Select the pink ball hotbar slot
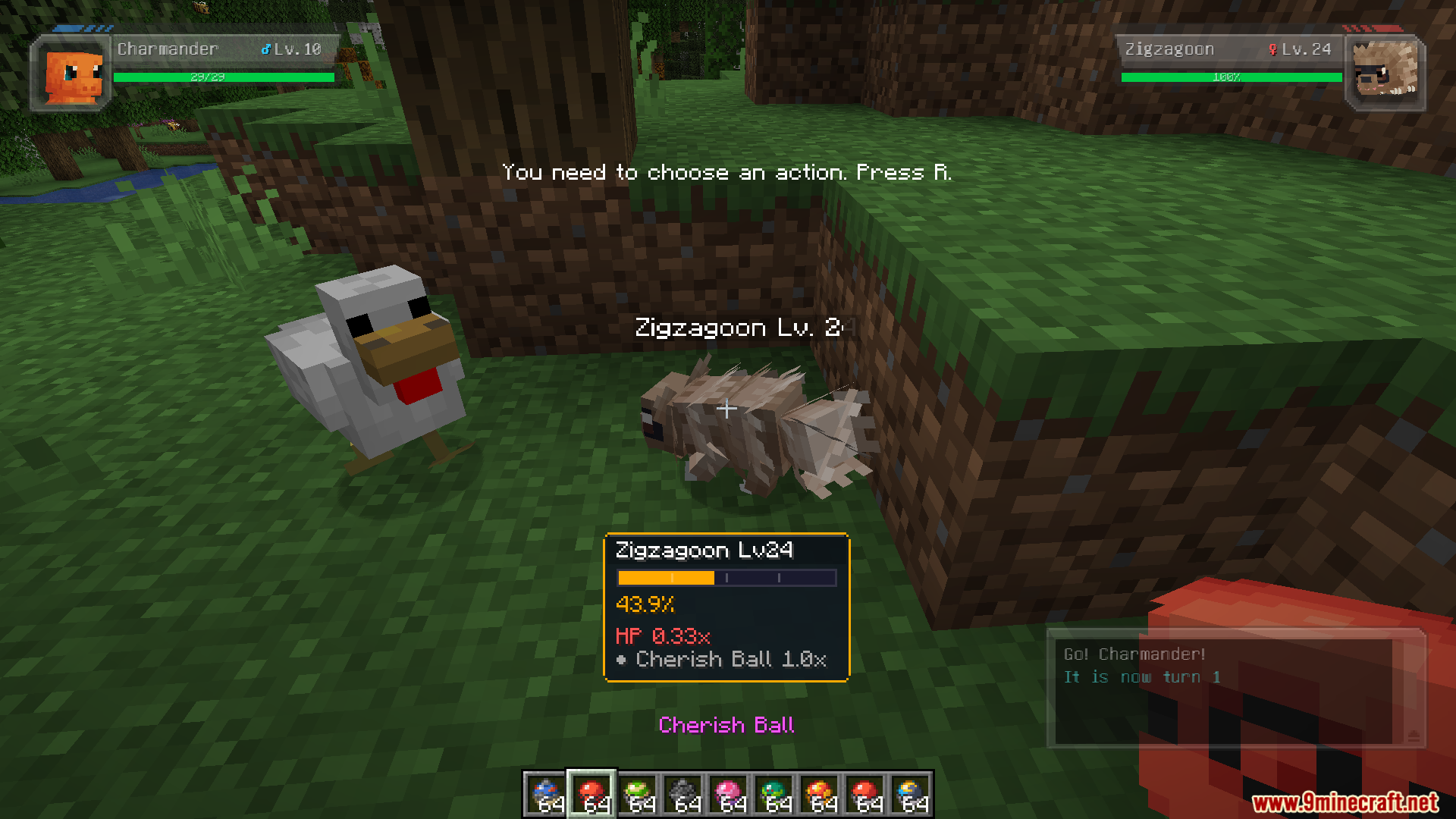This screenshot has width=1456, height=819. click(x=728, y=795)
